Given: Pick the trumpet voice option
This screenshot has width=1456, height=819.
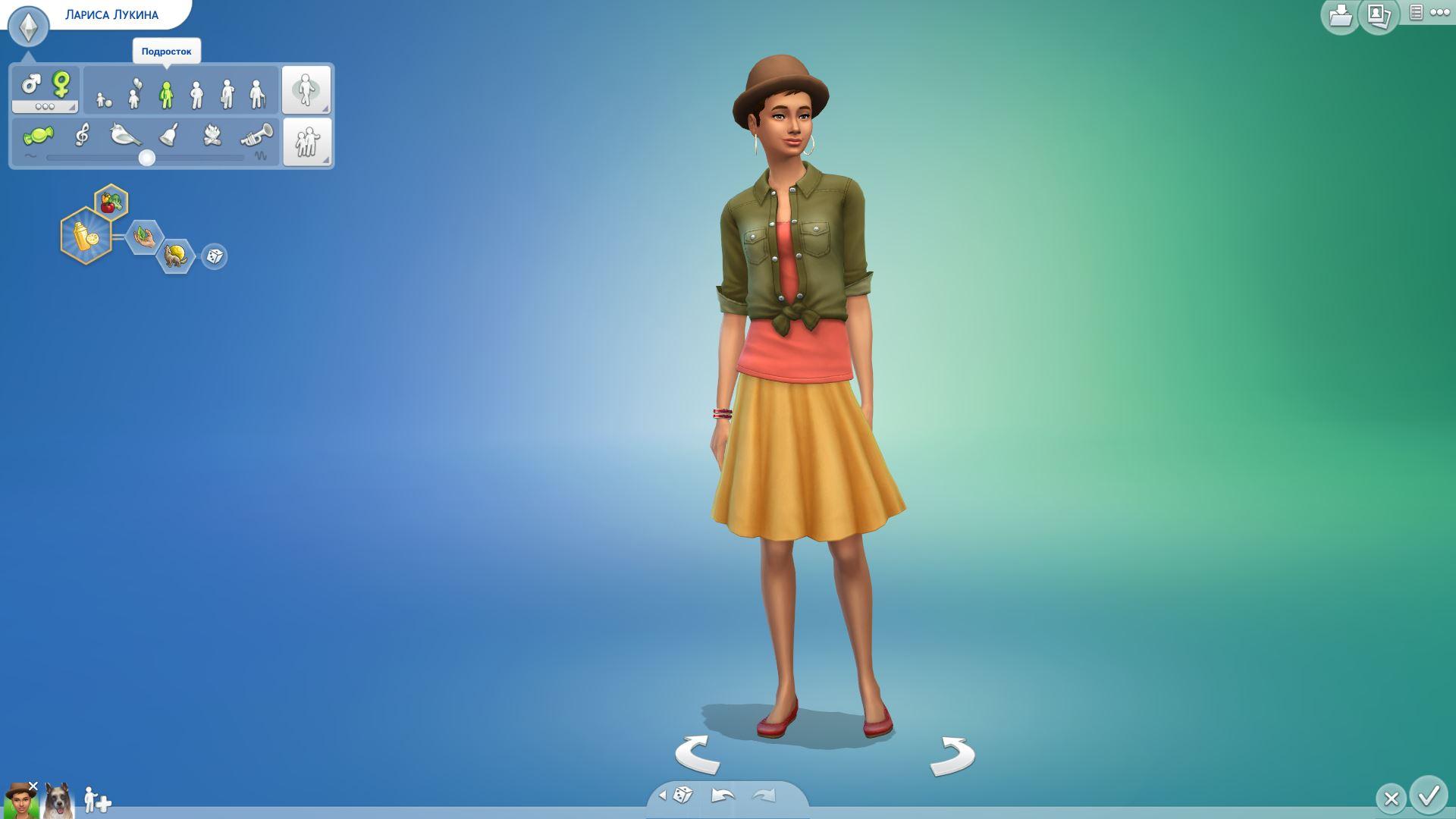Looking at the screenshot, I should tap(256, 136).
